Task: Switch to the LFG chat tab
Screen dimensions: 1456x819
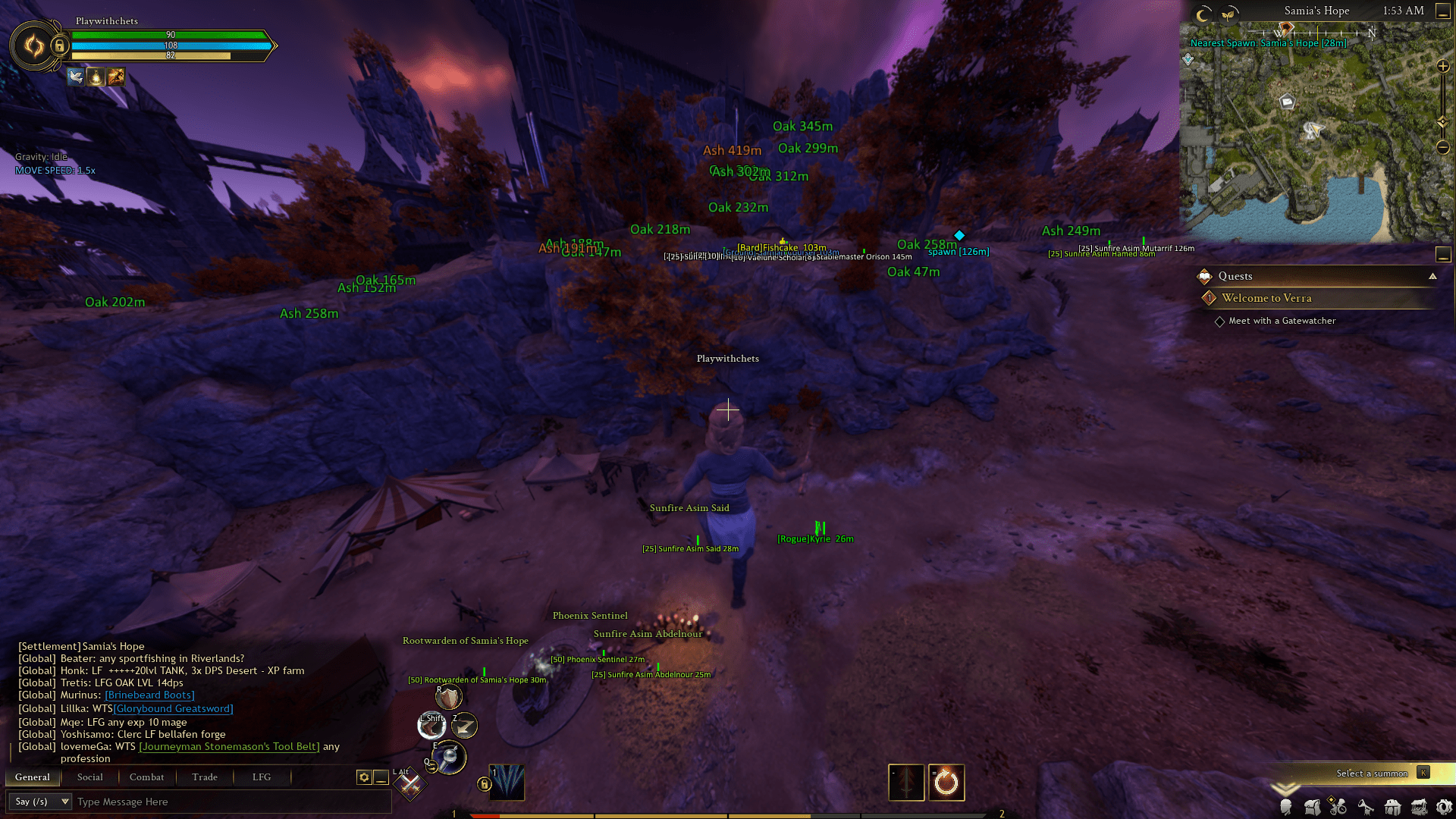Action: tap(262, 777)
